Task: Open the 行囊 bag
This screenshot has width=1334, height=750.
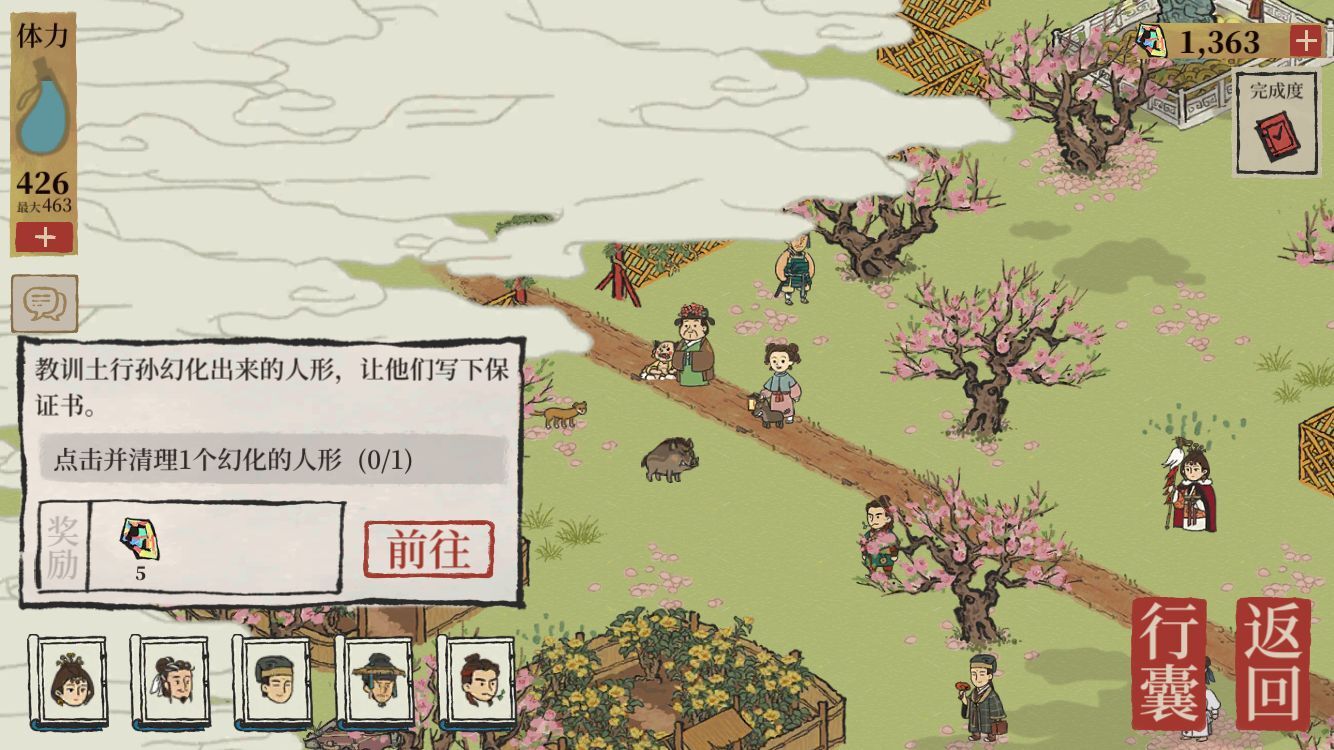Action: 1170,662
